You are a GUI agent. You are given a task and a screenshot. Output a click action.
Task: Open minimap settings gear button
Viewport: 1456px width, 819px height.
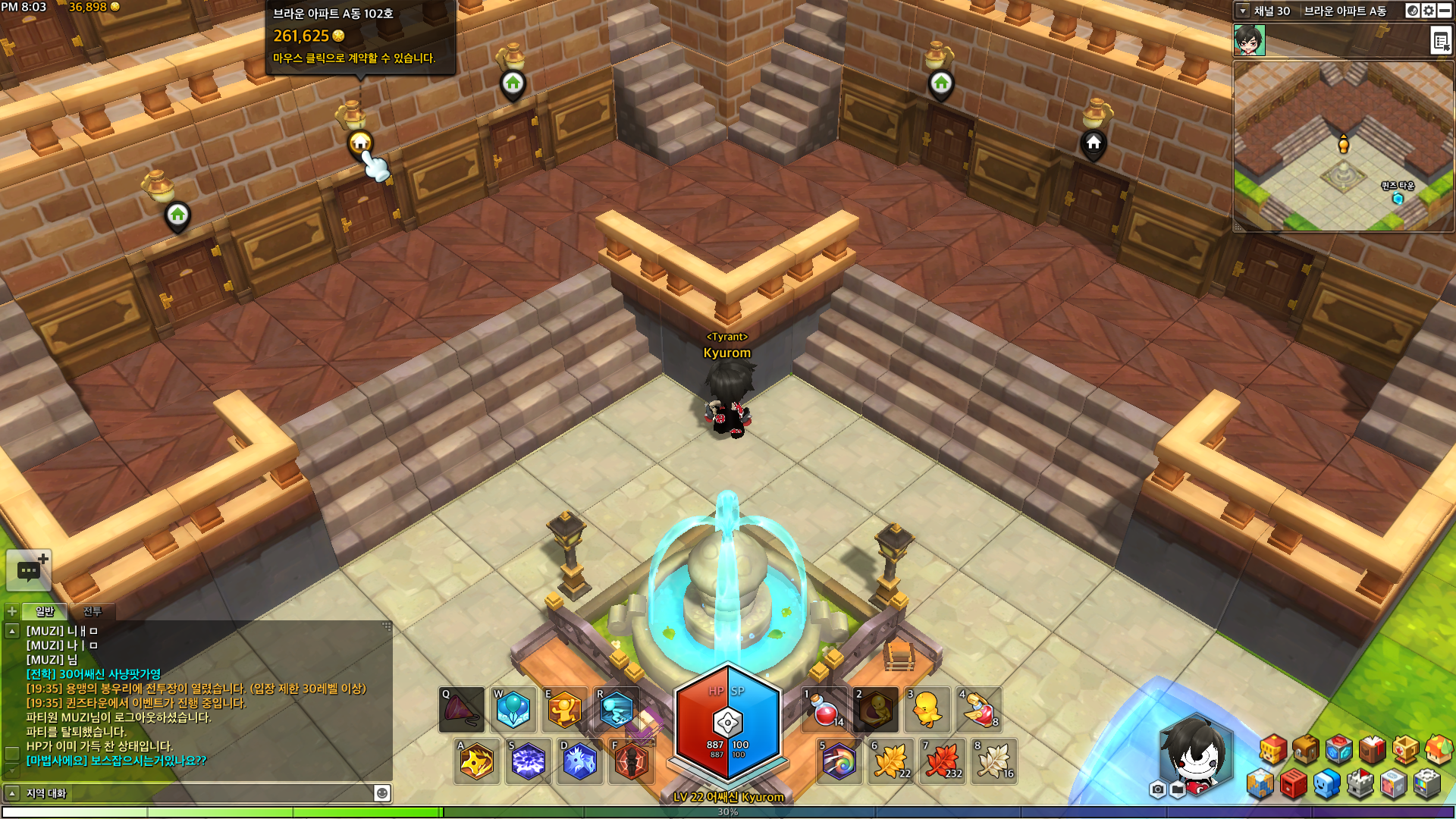[1429, 11]
